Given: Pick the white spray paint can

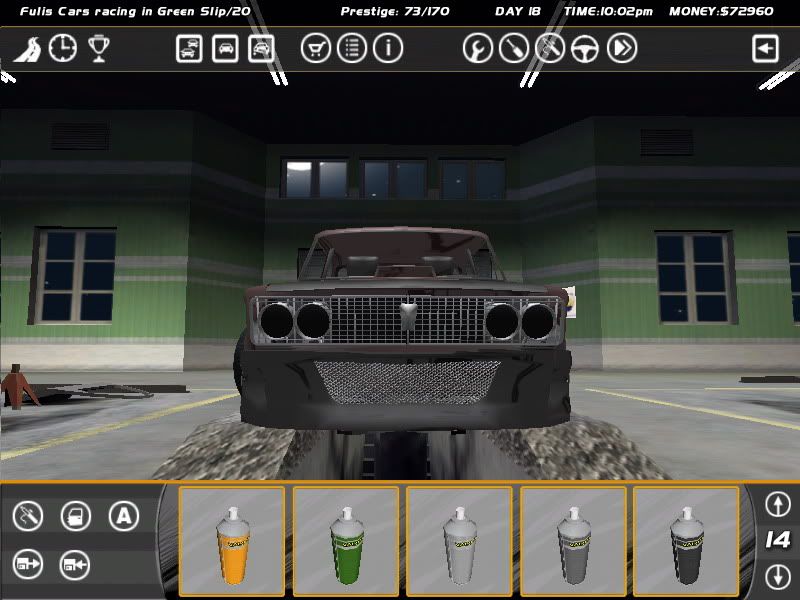Looking at the screenshot, I should point(459,541).
